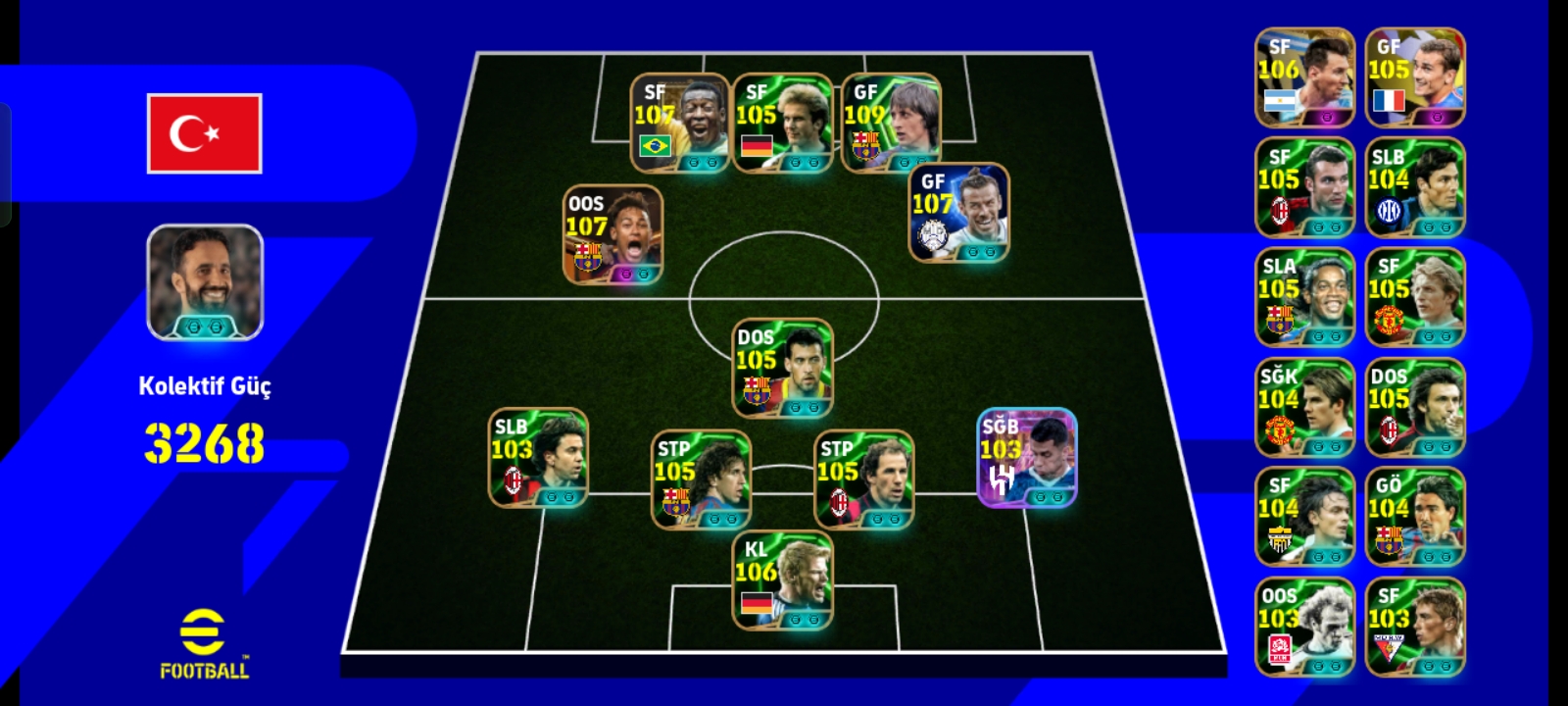
Task: Choose the purple SĞB 103 right-back card
Action: click(1027, 458)
